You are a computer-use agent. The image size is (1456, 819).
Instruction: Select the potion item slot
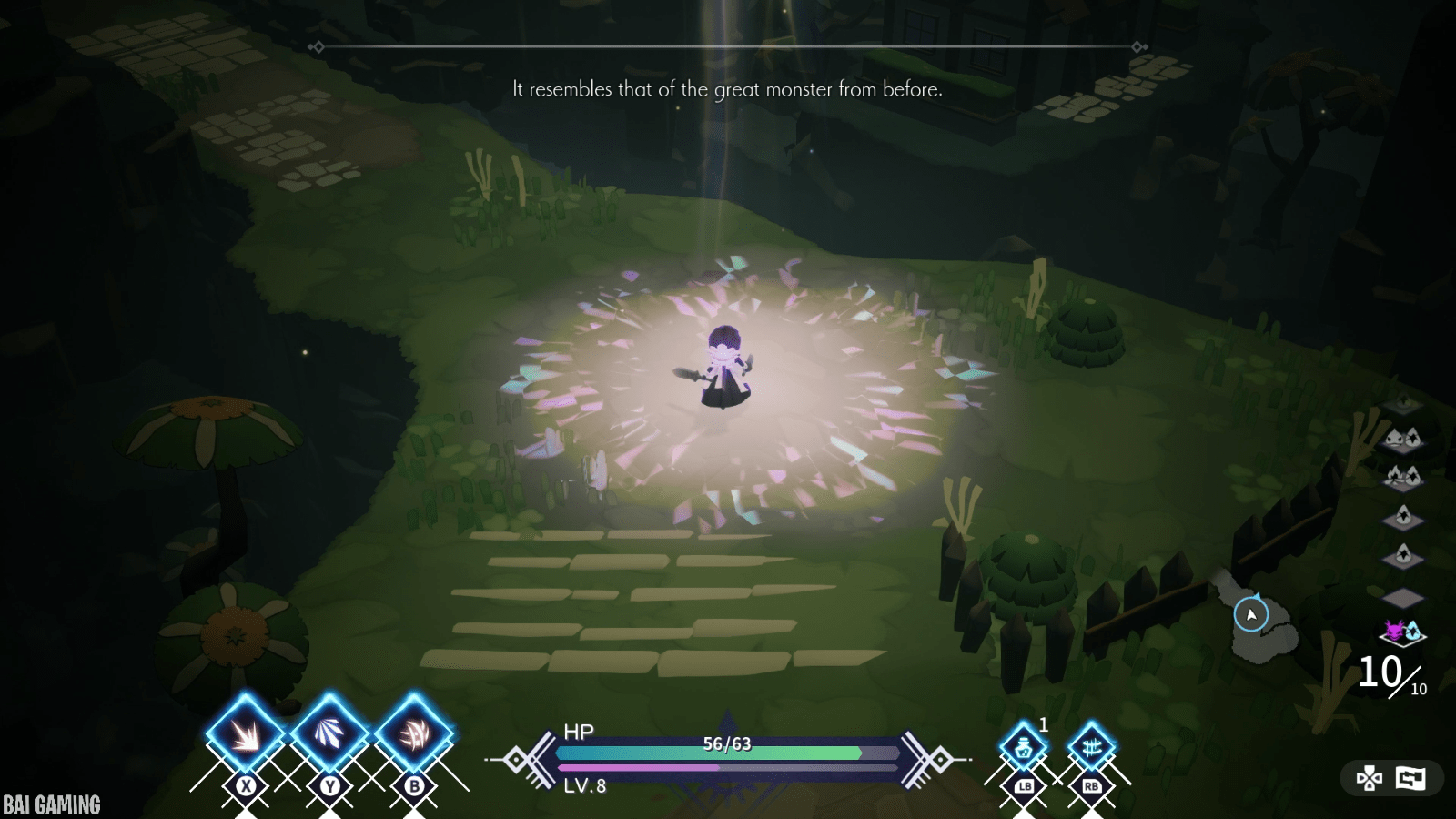click(1024, 748)
